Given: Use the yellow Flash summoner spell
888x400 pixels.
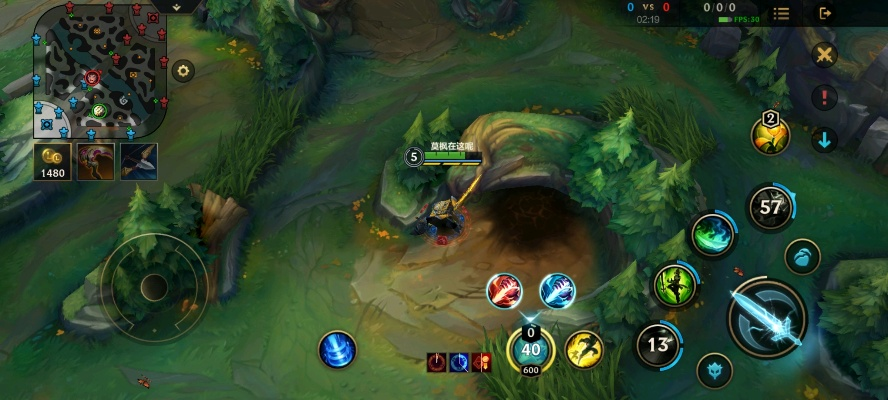Looking at the screenshot, I should click(584, 349).
